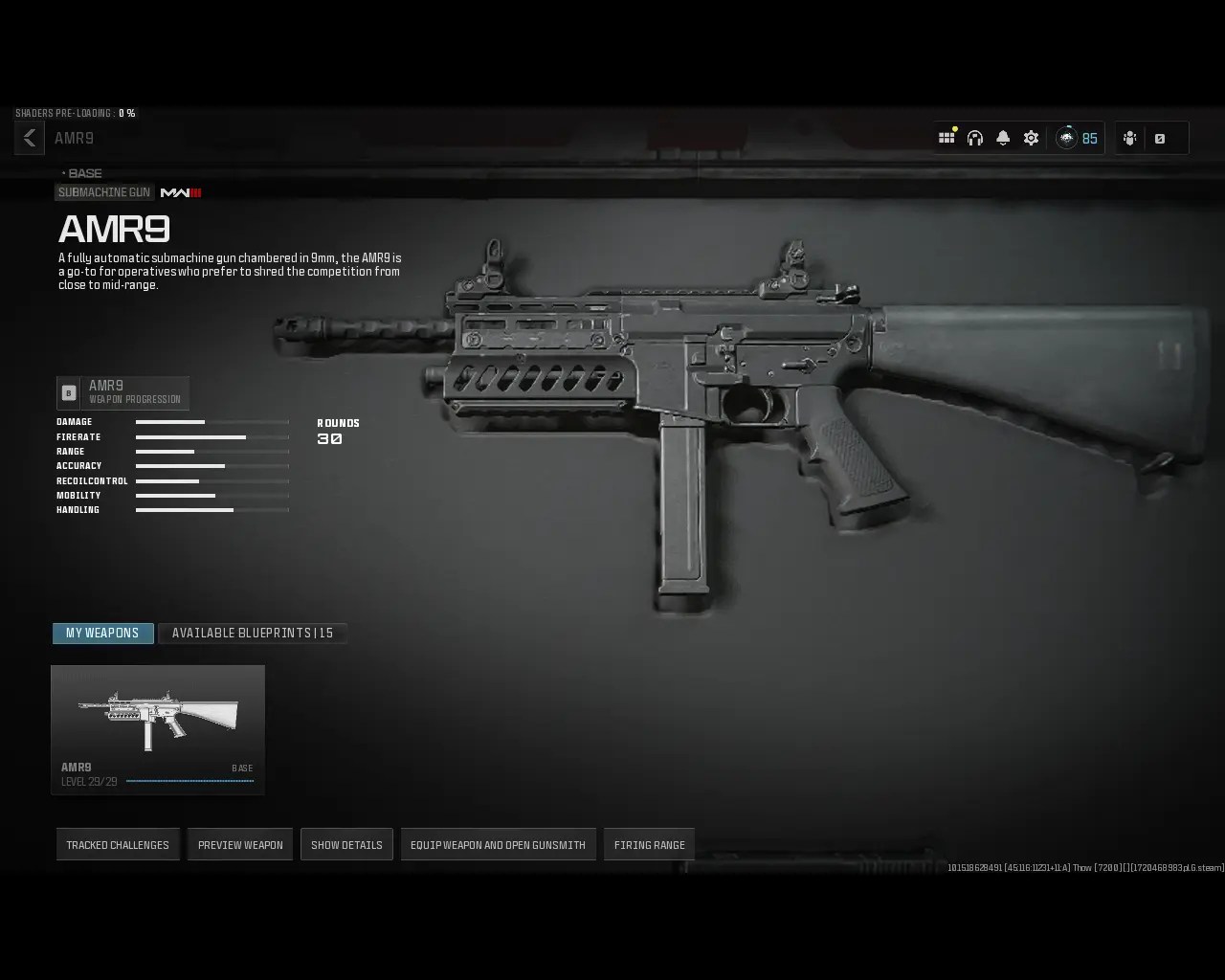The height and width of the screenshot is (980, 1225).
Task: Click Equip Weapon and Open Gunsmith
Action: click(x=498, y=844)
